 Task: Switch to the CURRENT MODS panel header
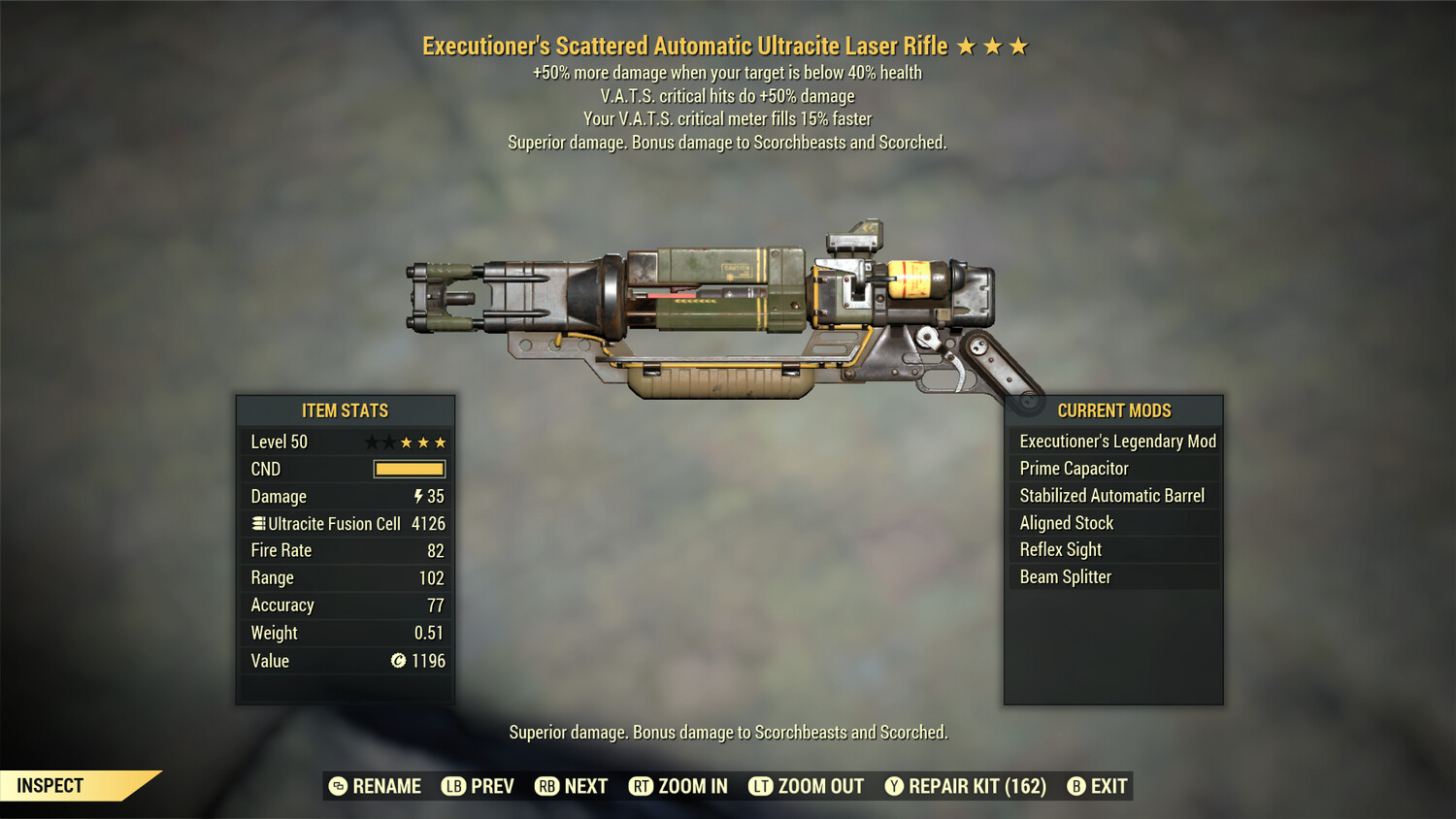click(1113, 409)
